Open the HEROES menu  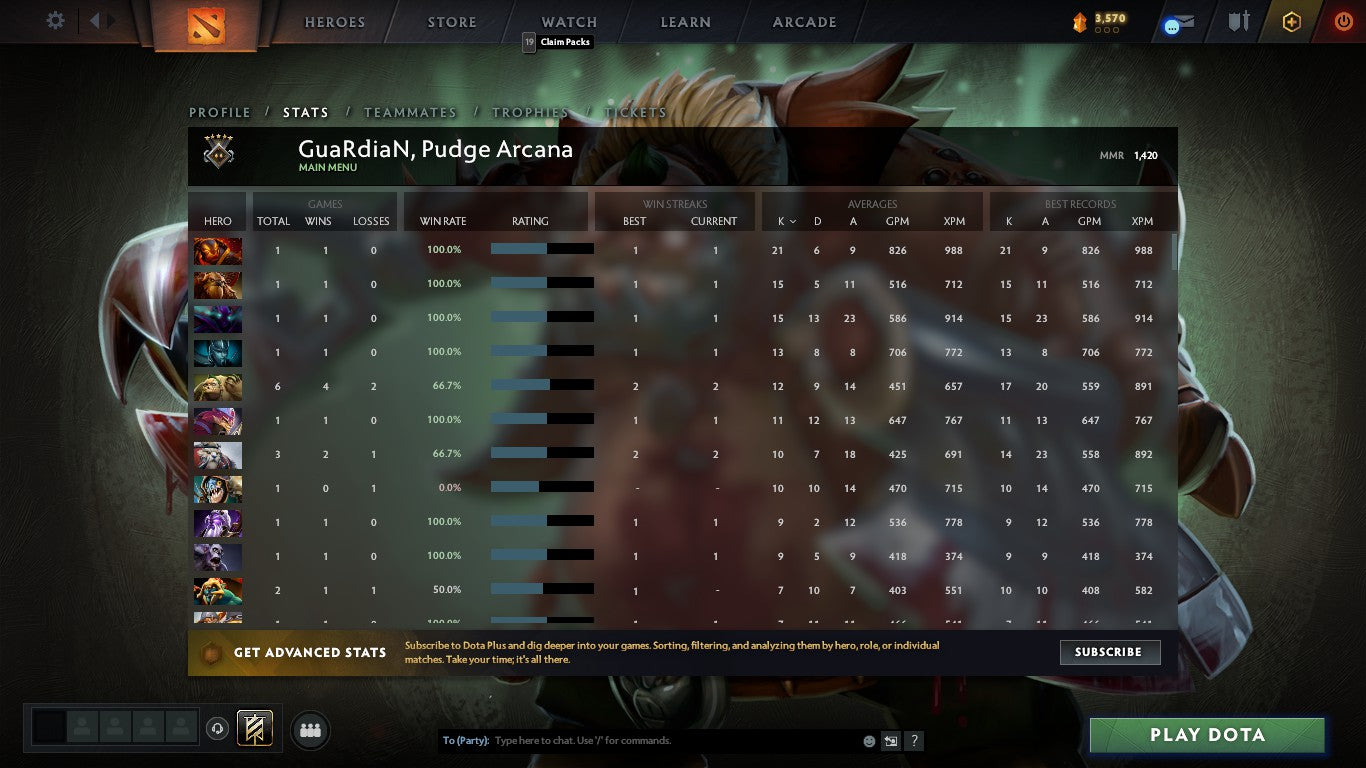(334, 21)
